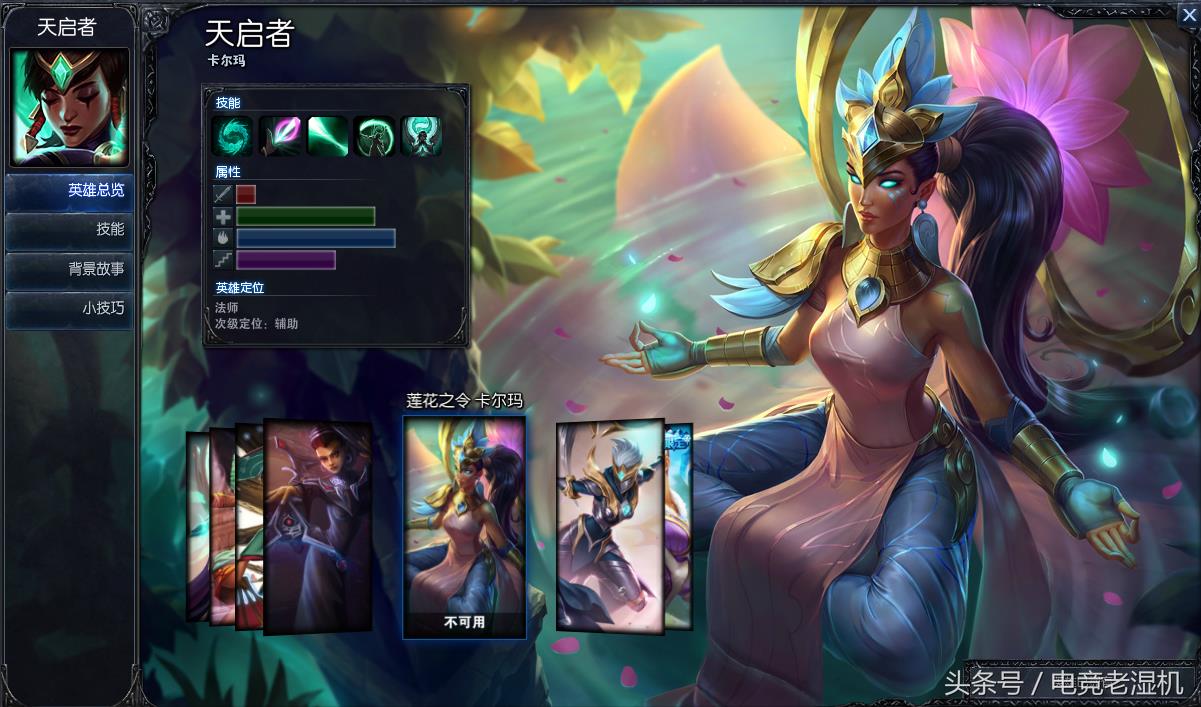Viewport: 1201px width, 707px height.
Task: Choose the dark-robed Karma skin card
Action: (x=318, y=525)
